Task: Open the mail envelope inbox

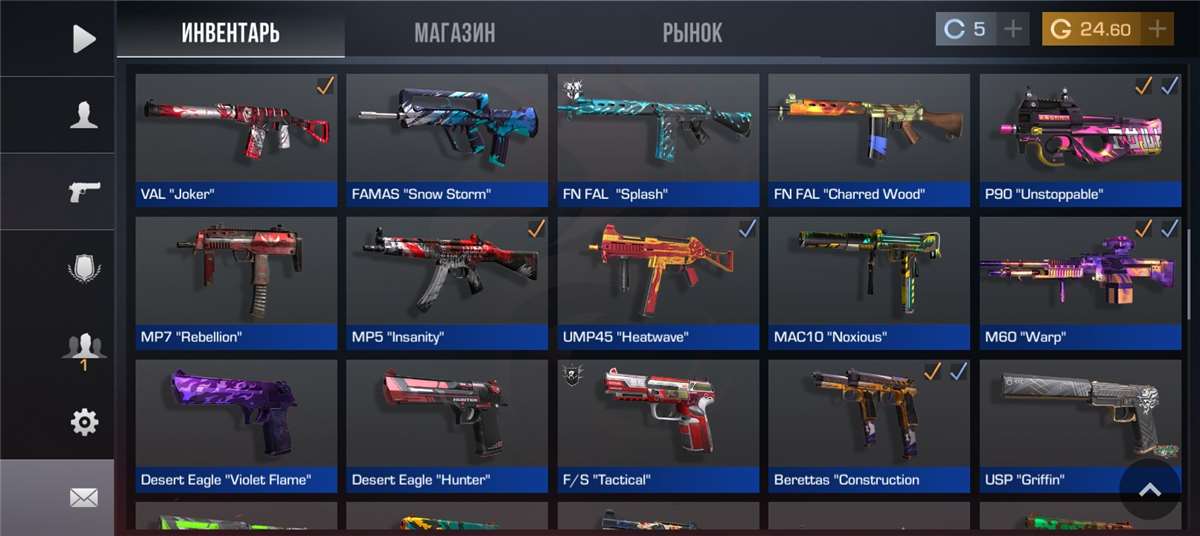Action: coord(84,497)
